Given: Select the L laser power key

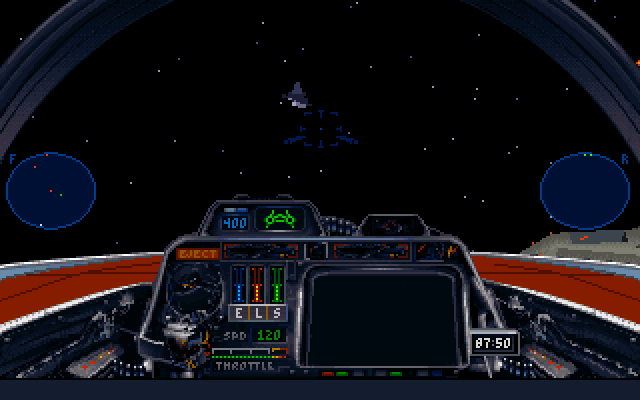Looking at the screenshot, I should point(257,313).
